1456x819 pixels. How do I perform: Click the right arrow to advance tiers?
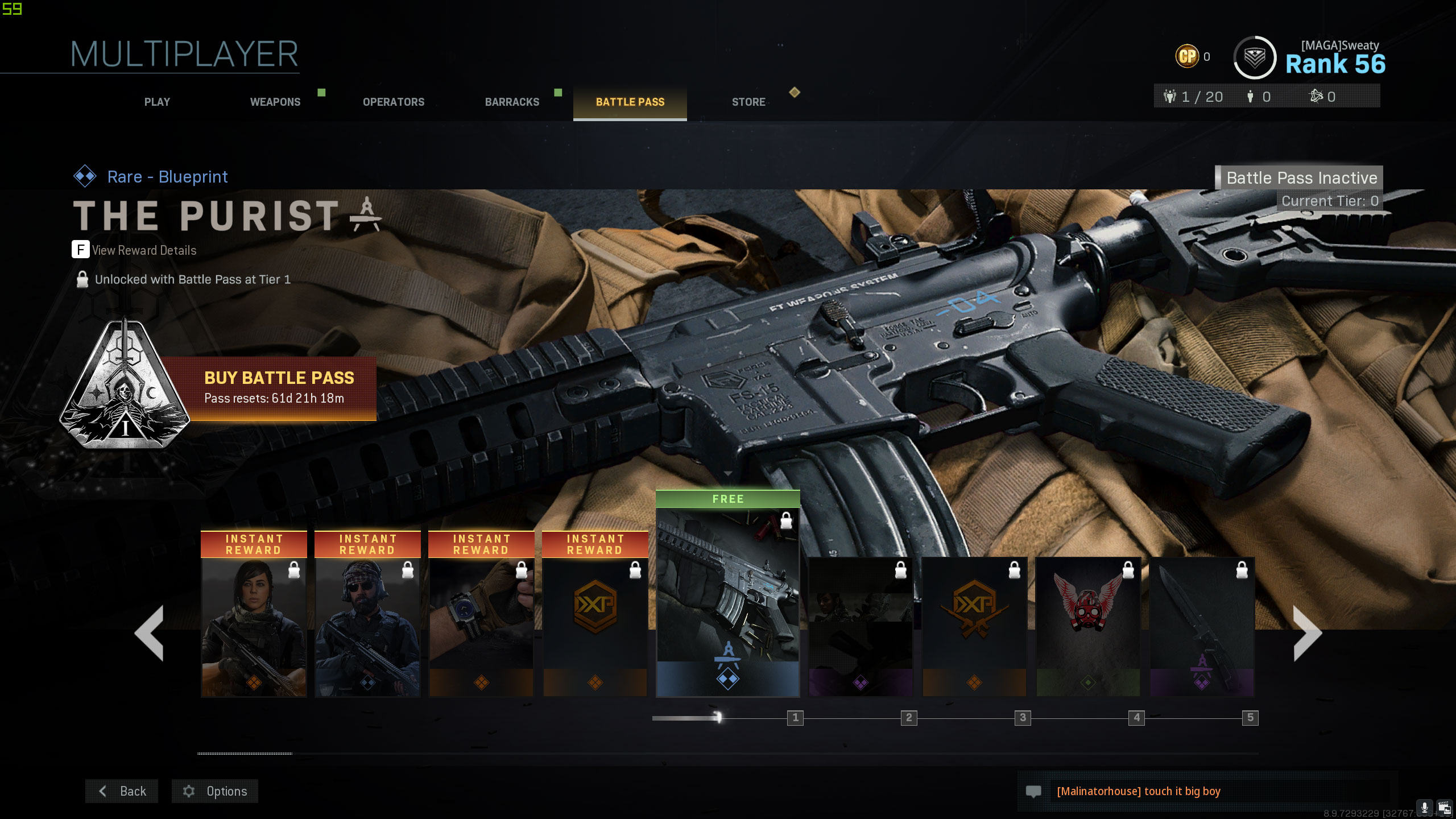(1308, 633)
